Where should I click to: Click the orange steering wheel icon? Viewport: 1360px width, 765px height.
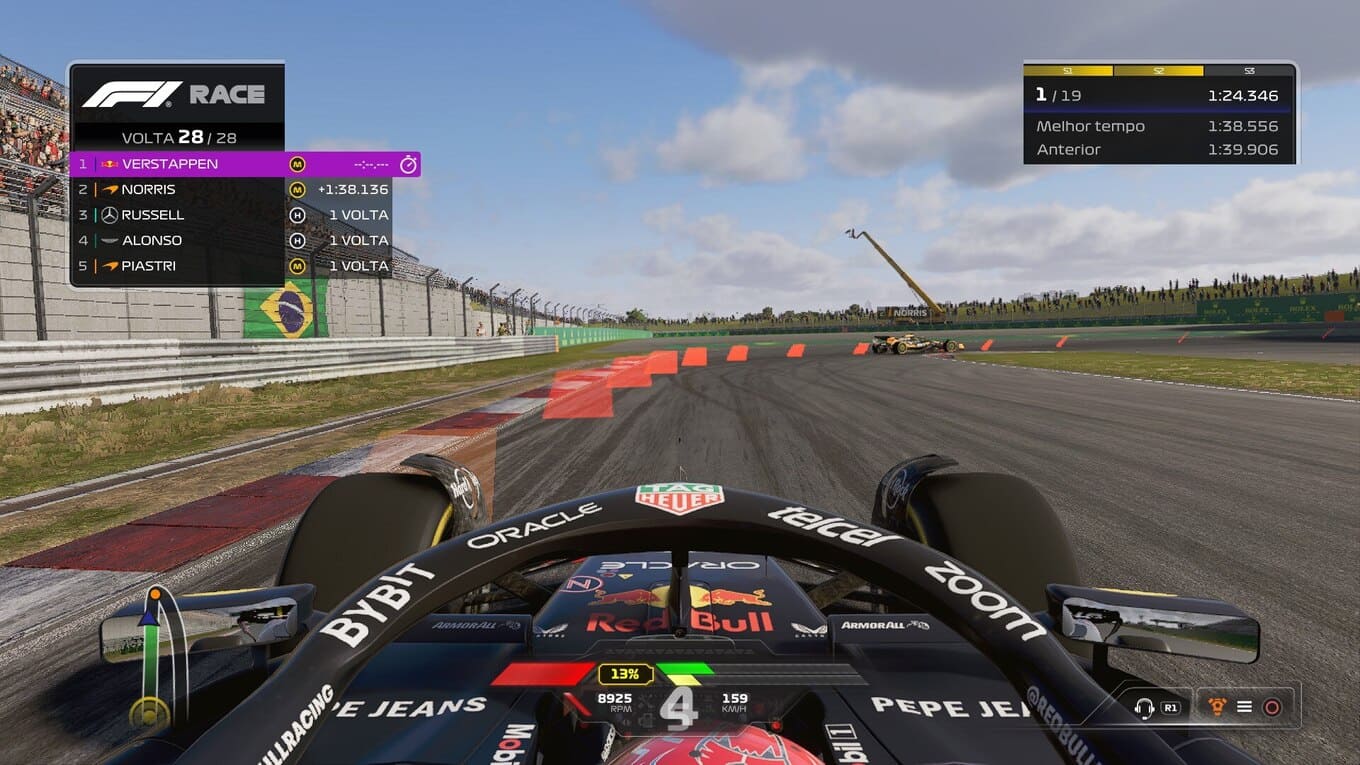pos(1217,706)
